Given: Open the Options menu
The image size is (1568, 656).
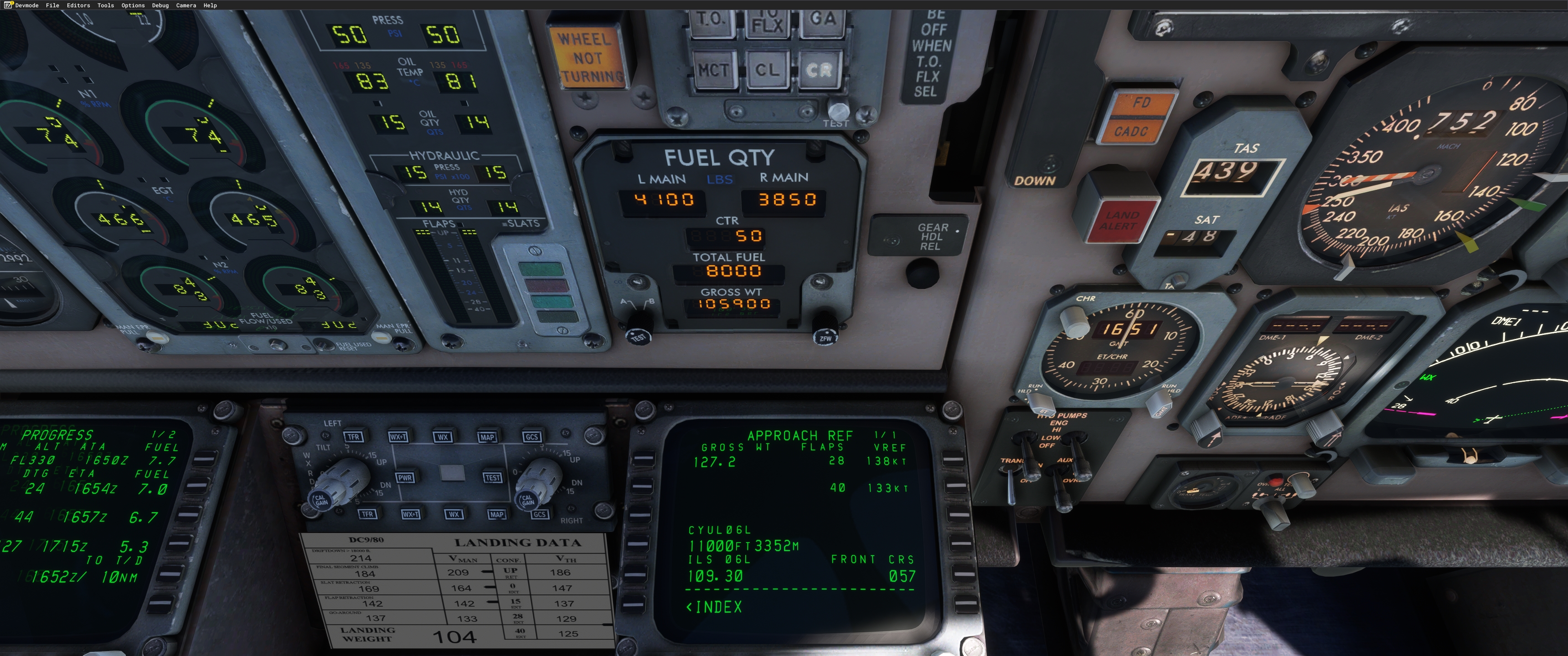Looking at the screenshot, I should (133, 5).
